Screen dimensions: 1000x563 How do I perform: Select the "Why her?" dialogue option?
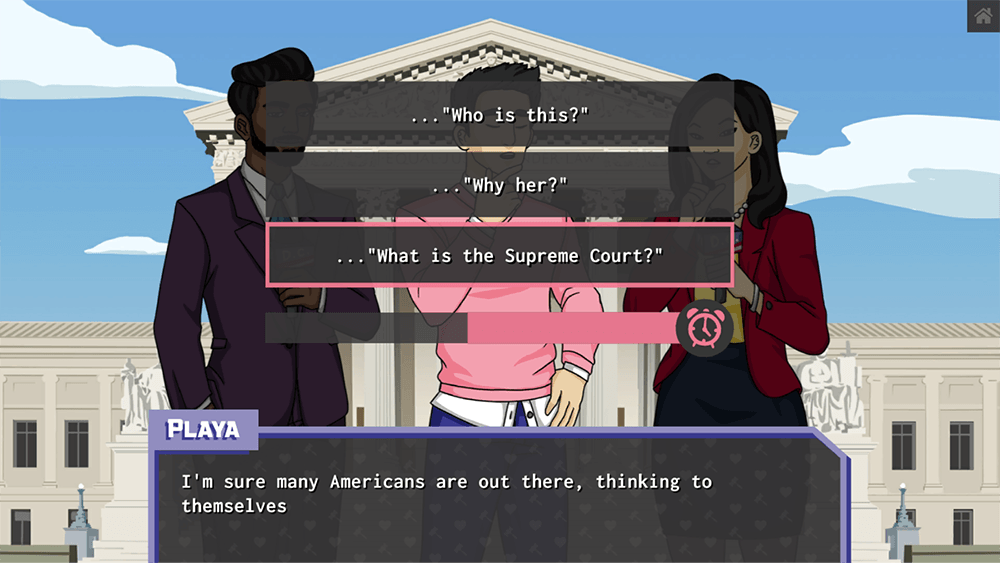(500, 186)
